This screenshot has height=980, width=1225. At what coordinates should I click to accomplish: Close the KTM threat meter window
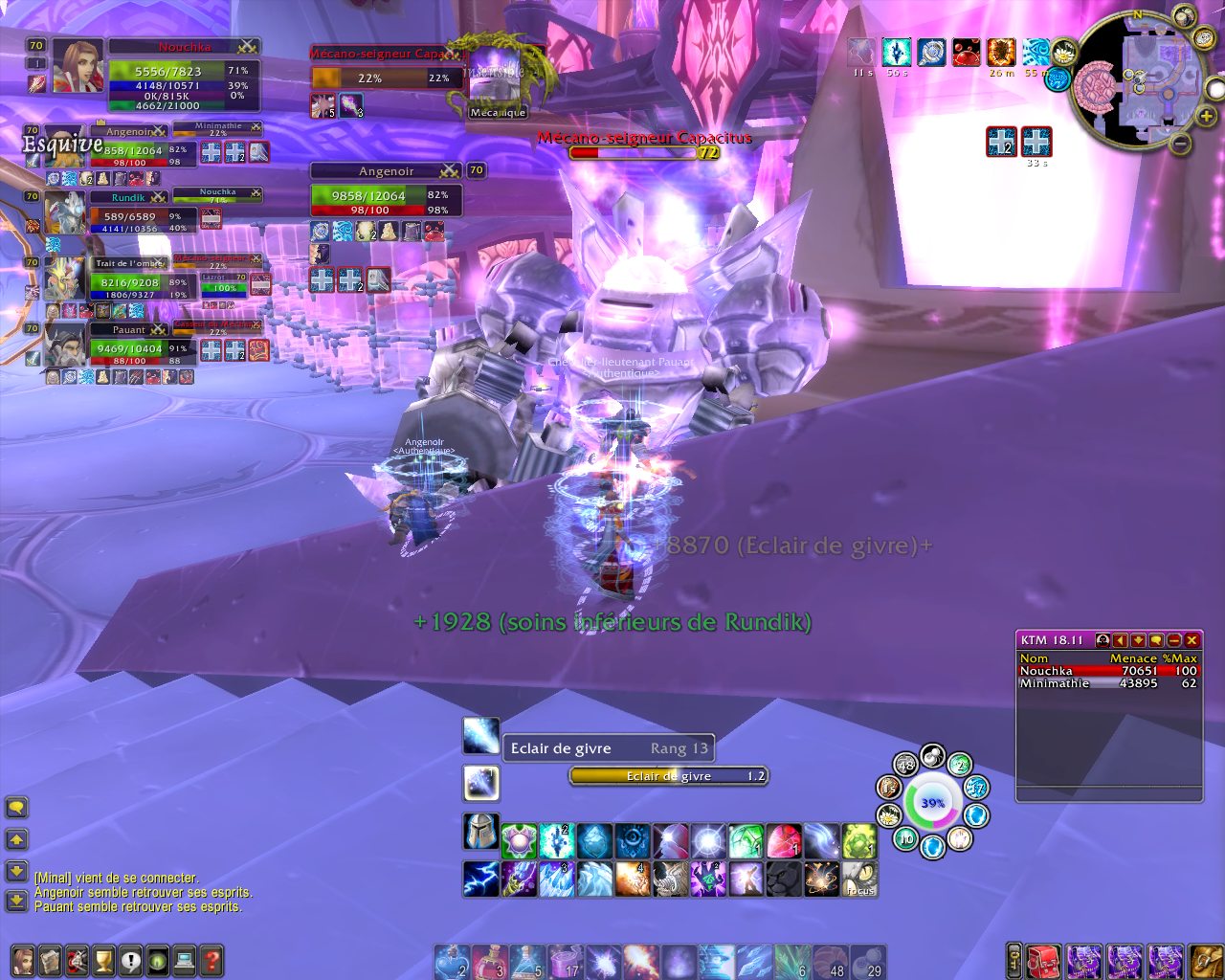point(1192,640)
